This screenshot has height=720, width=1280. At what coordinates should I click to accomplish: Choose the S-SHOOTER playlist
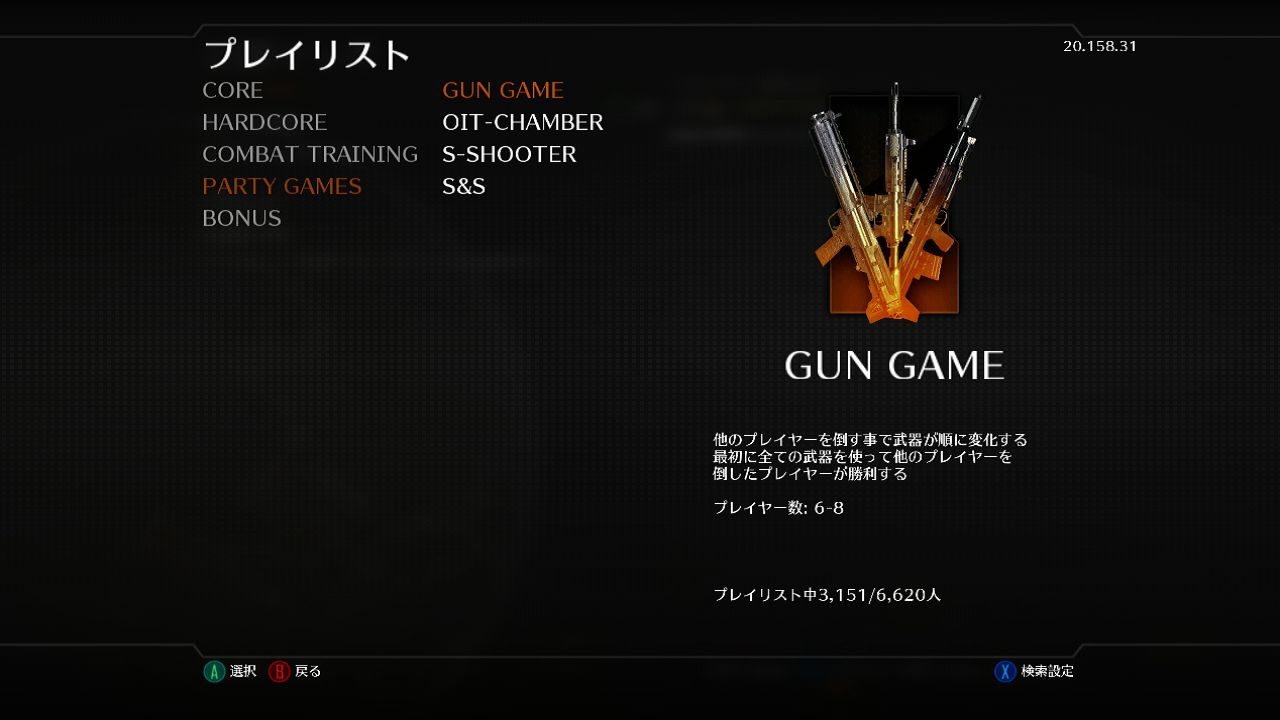[x=510, y=154]
